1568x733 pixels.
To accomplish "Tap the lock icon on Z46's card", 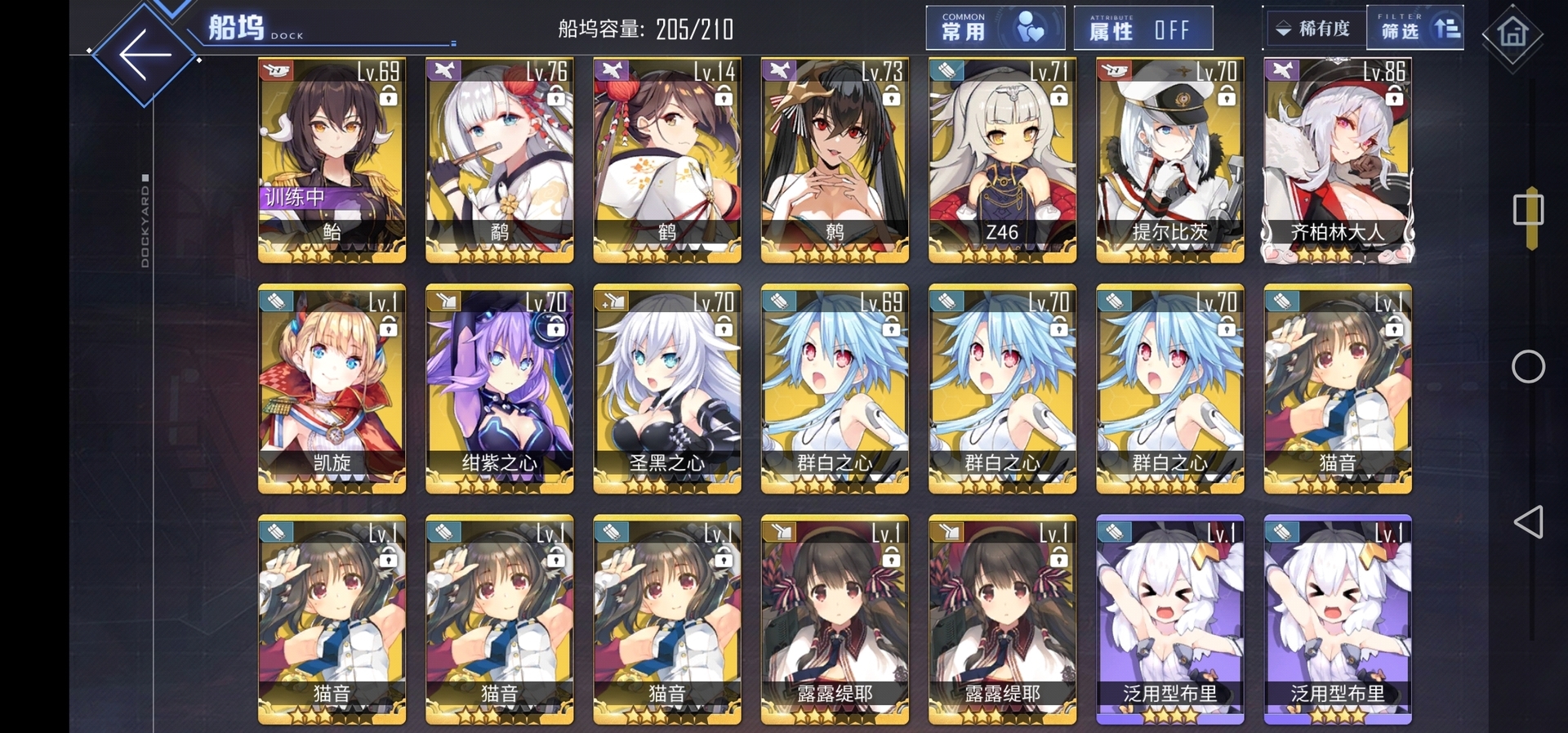I will point(1058,97).
